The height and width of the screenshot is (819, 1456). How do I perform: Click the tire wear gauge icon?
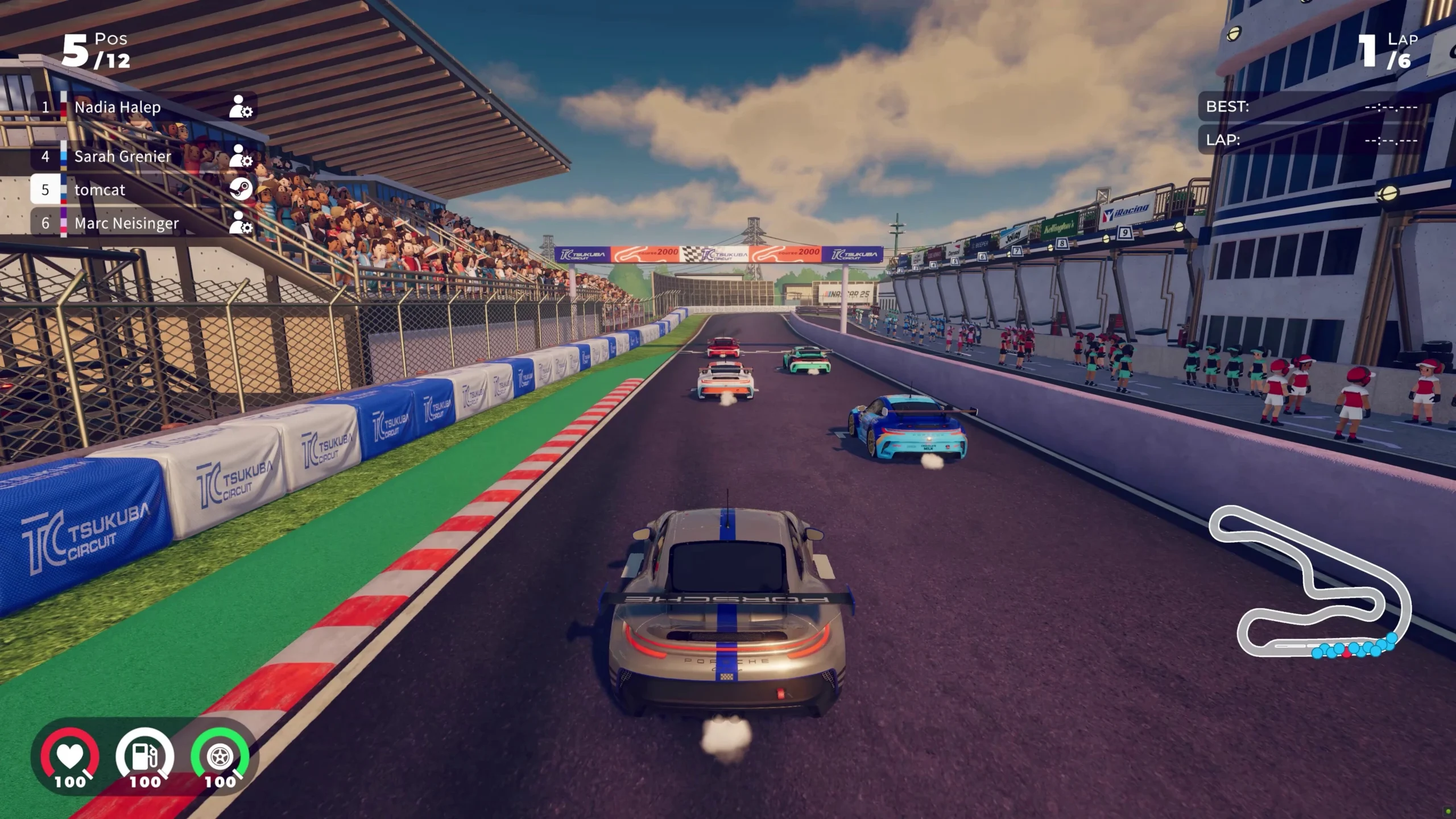(220, 756)
